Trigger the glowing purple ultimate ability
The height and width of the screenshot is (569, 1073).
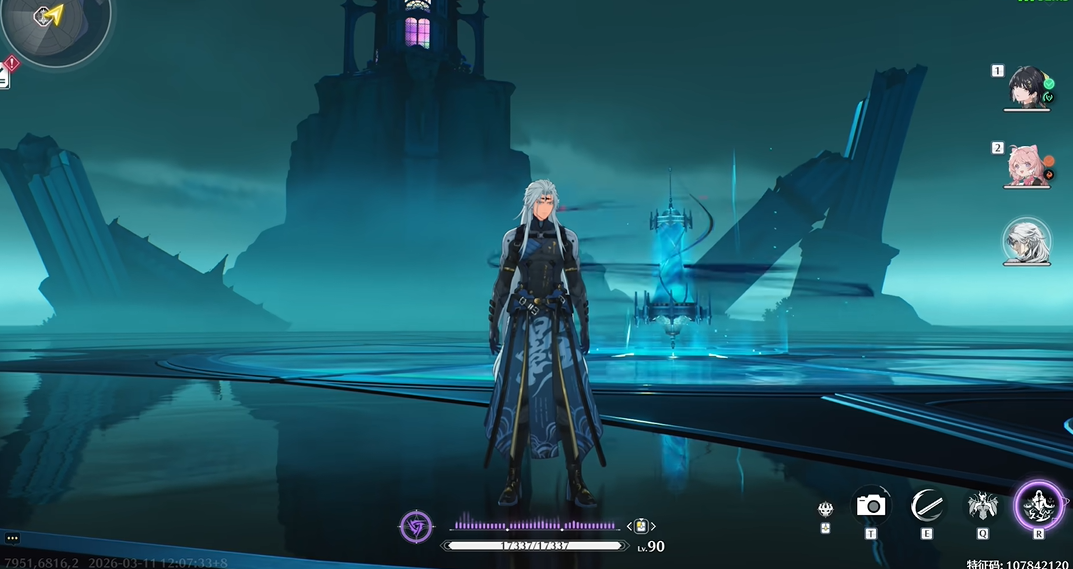point(1039,505)
